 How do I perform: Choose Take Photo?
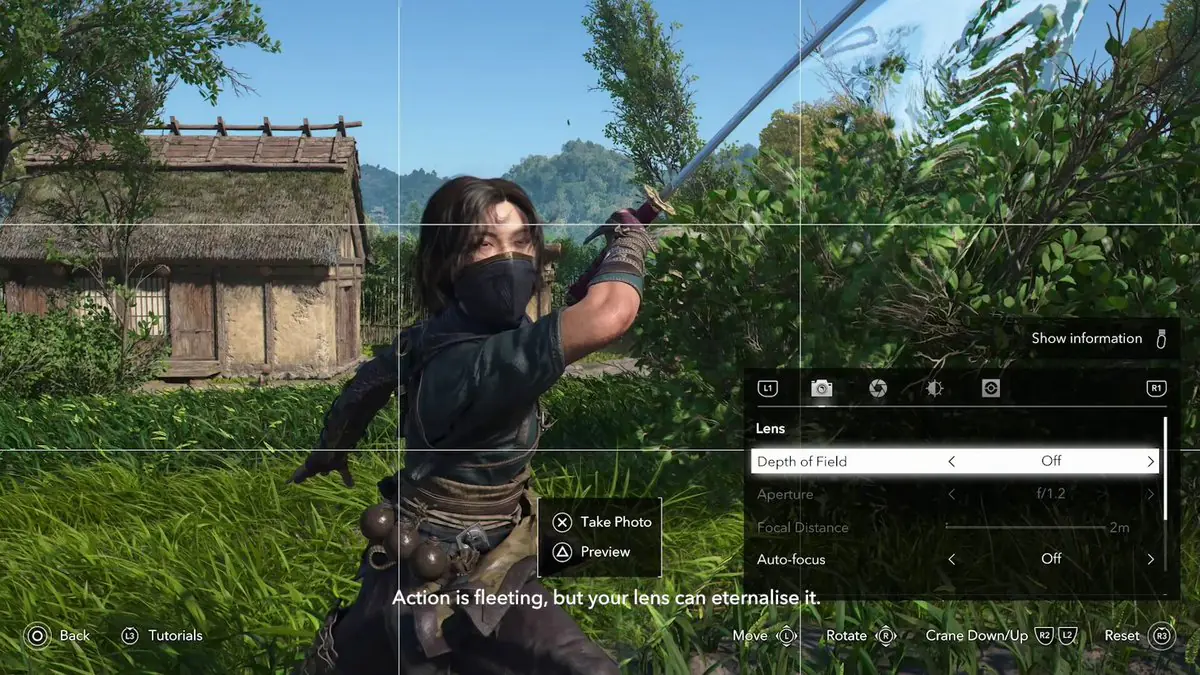pos(603,522)
